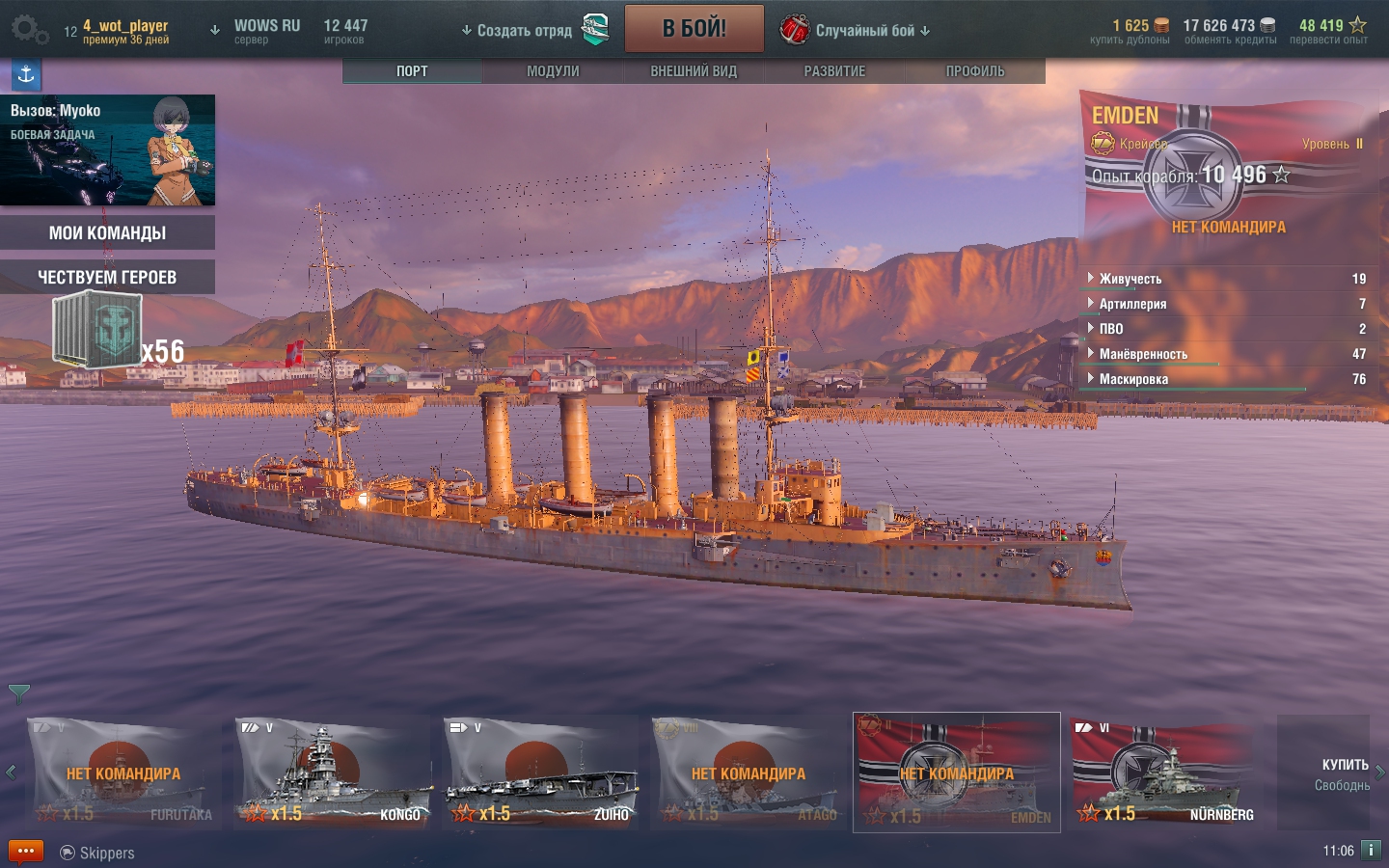Create a division via Создать отряд

tap(525, 31)
